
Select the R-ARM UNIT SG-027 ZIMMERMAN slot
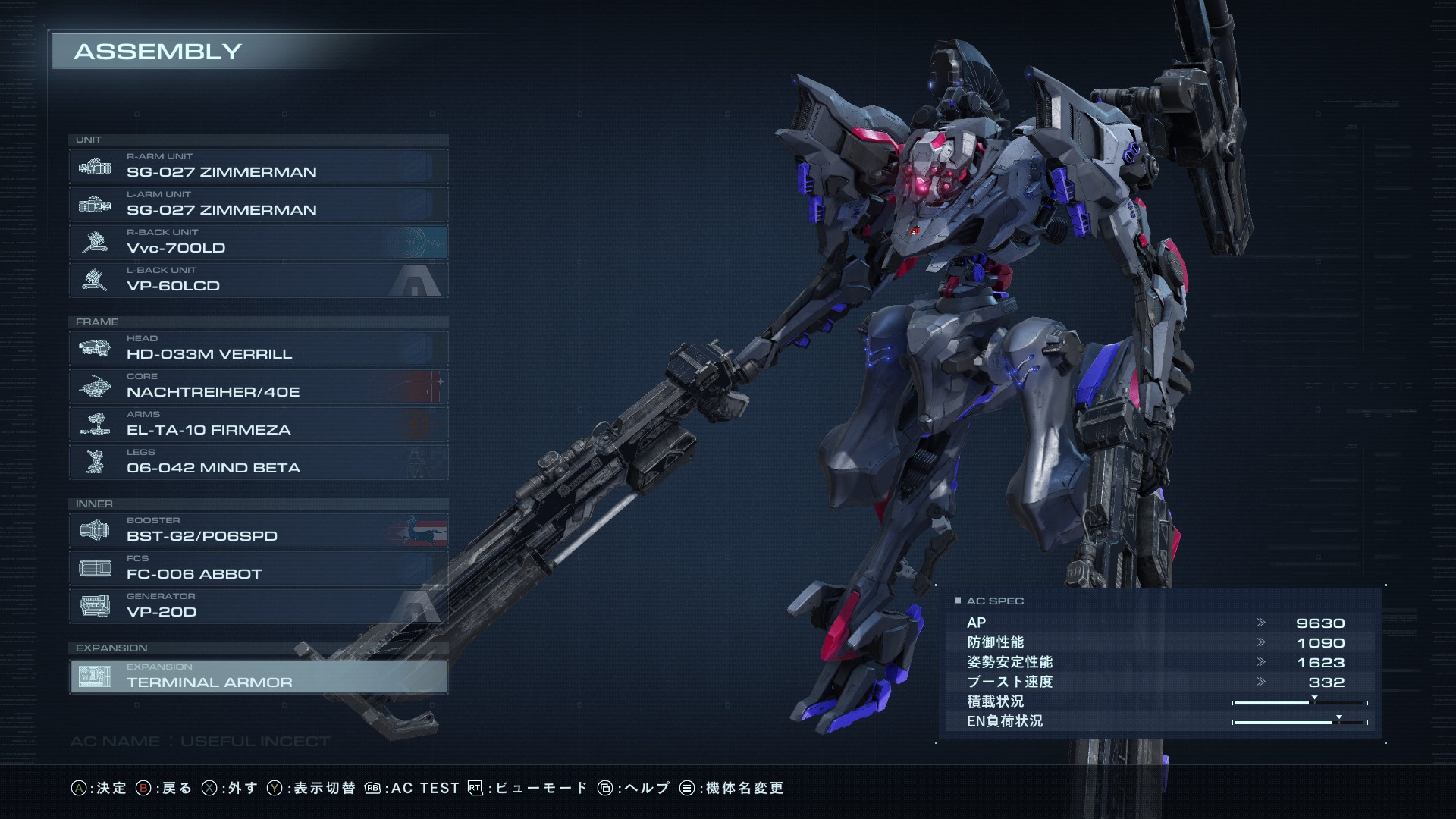point(258,167)
